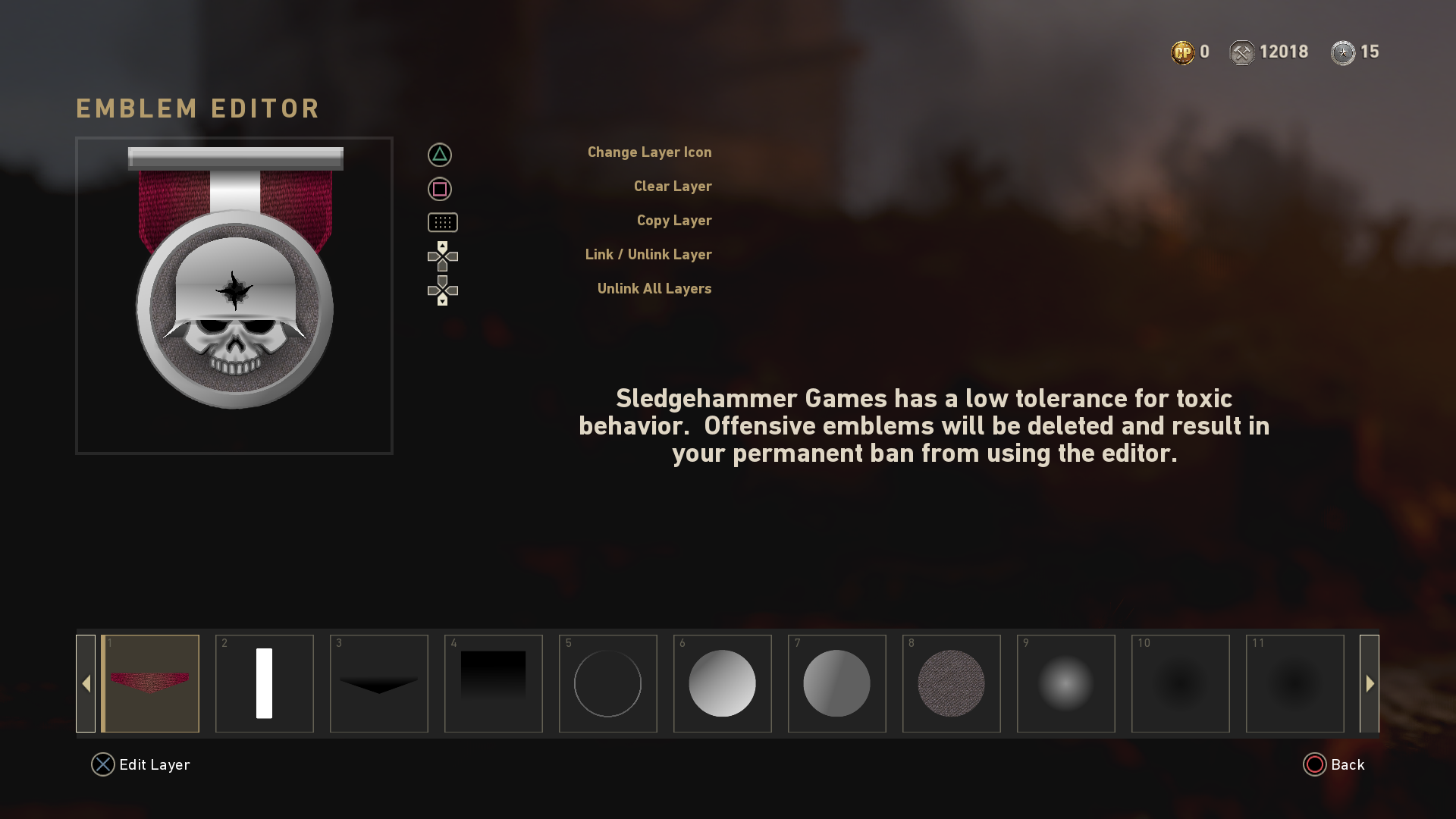Select the white gradient circle in layer 6
The width and height of the screenshot is (1456, 819).
point(722,683)
